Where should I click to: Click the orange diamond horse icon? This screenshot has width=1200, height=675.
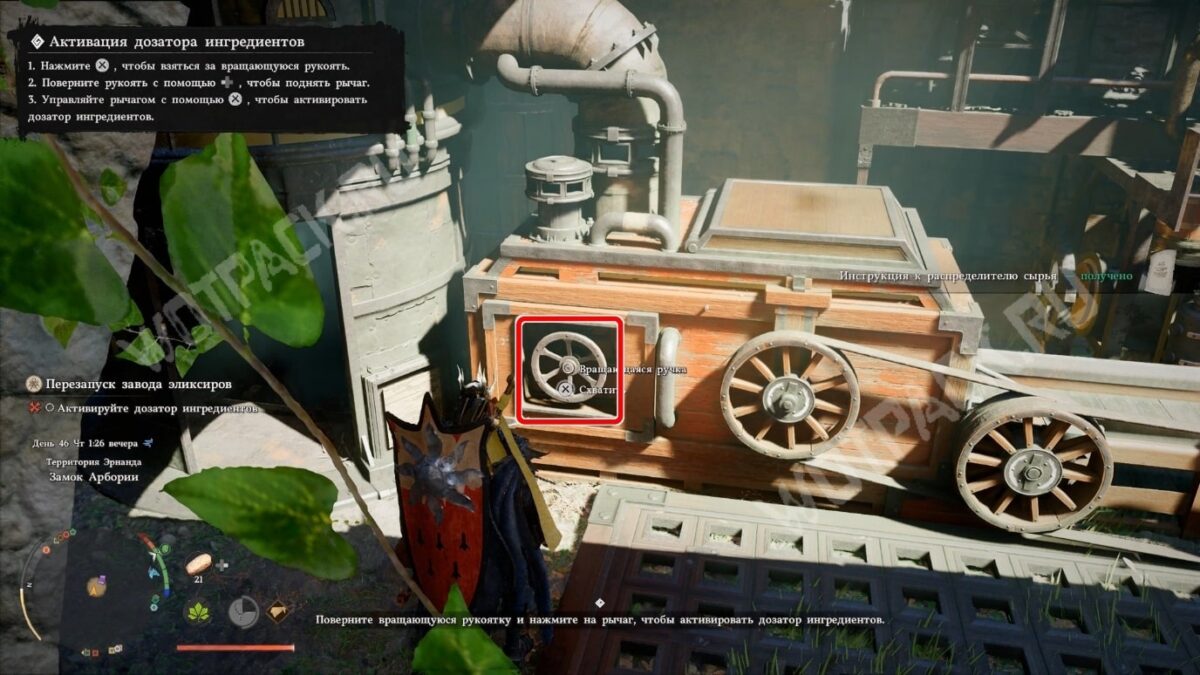click(278, 610)
